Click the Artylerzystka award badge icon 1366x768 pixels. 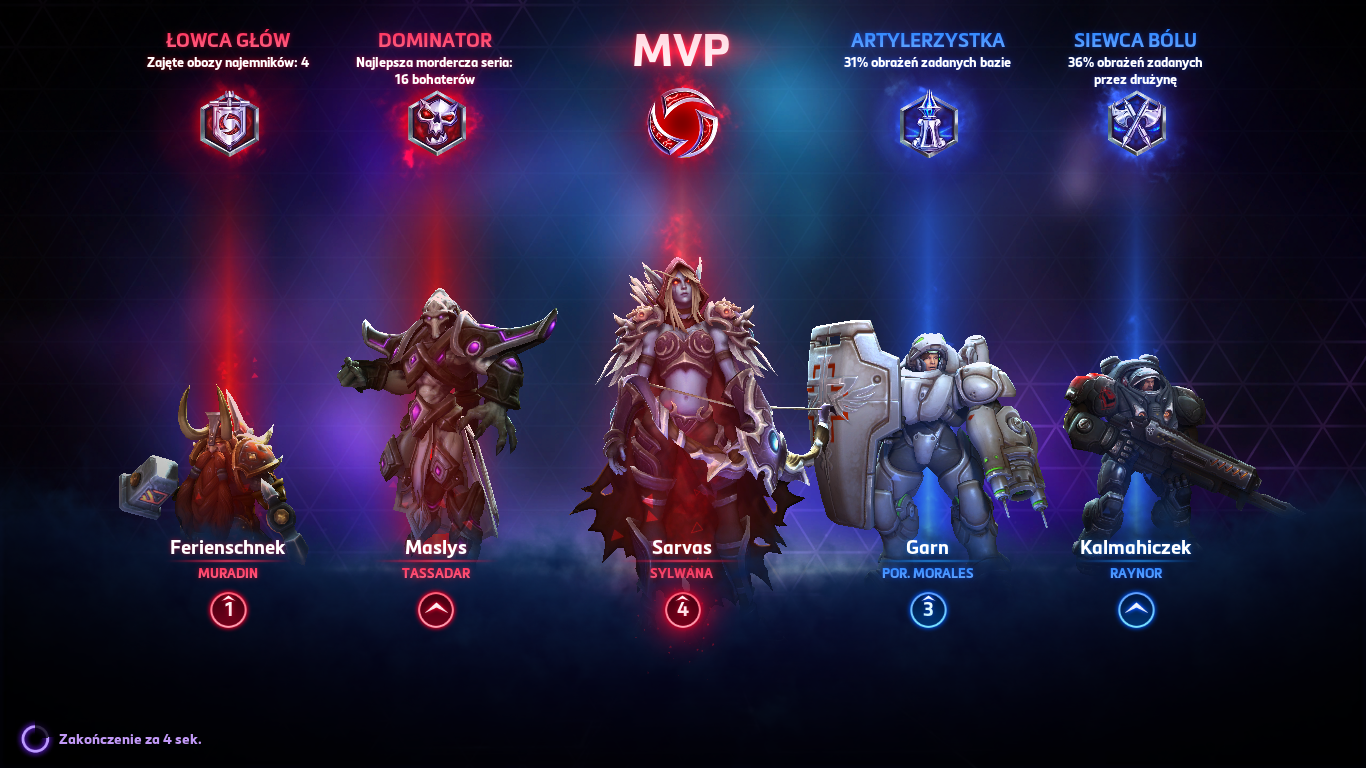[x=928, y=125]
